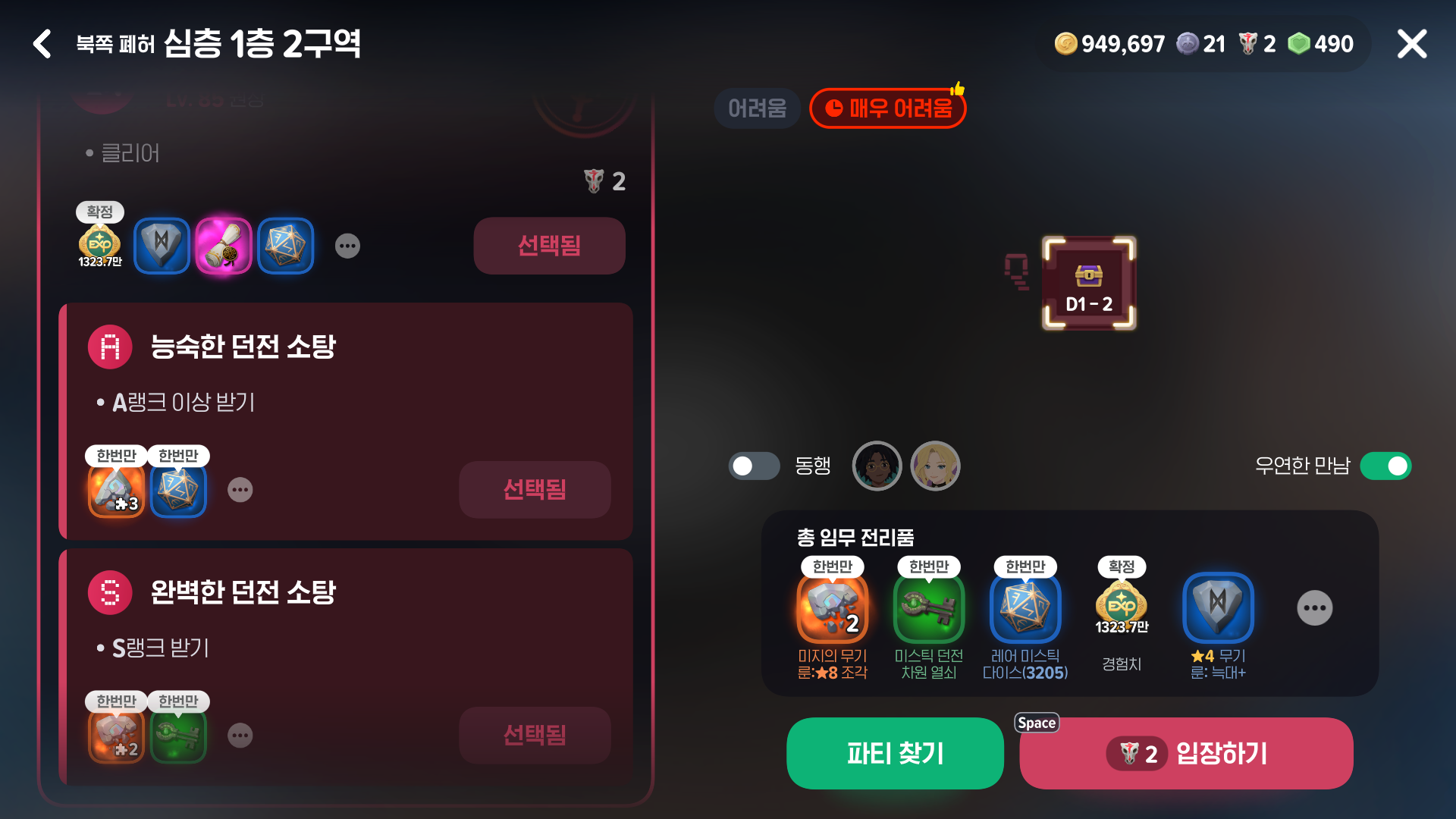This screenshot has height=819, width=1456.
Task: Enable the 동행 toggle switch
Action: [754, 466]
